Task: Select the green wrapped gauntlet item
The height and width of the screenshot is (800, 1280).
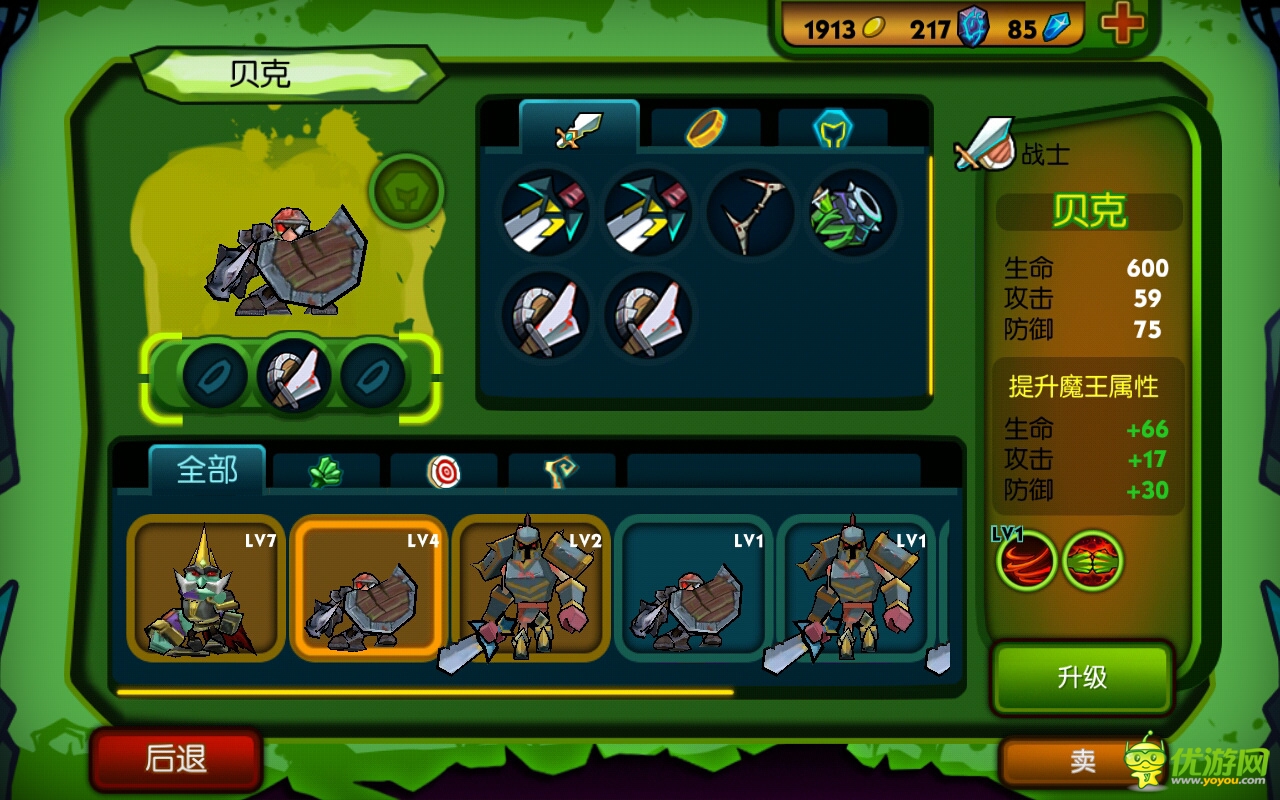Action: click(851, 211)
